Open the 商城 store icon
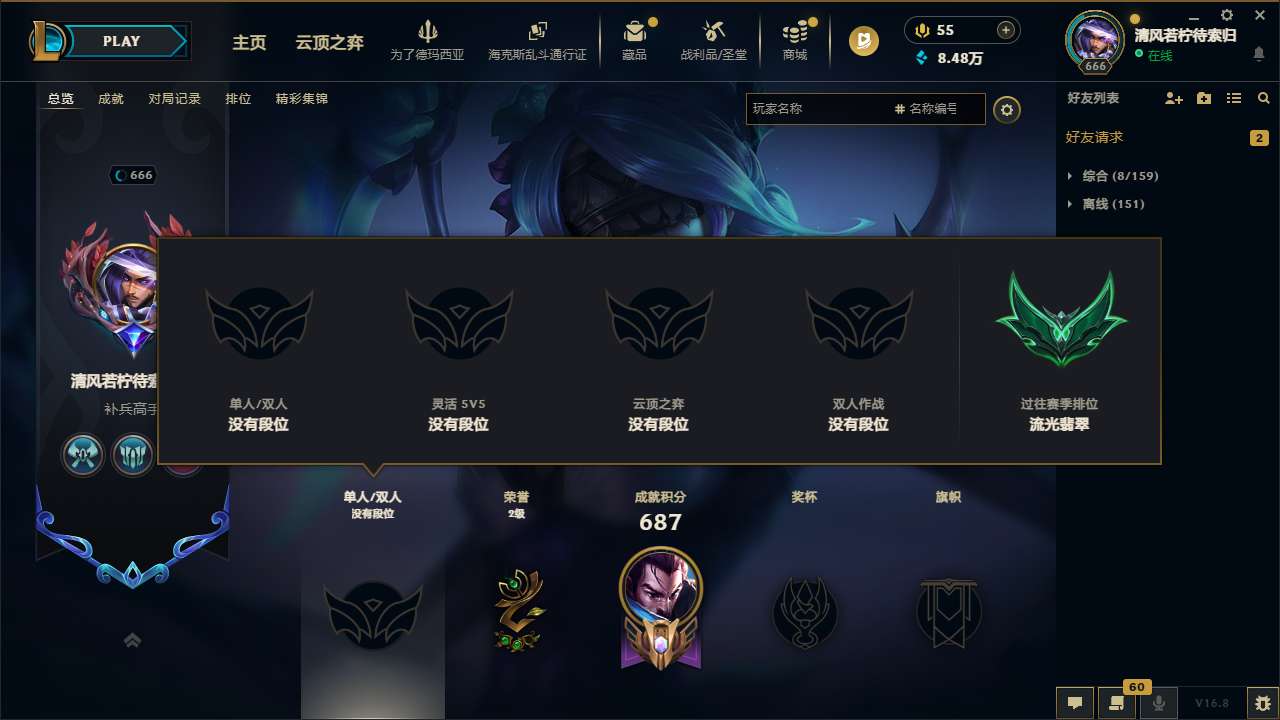1280x720 pixels. (795, 40)
